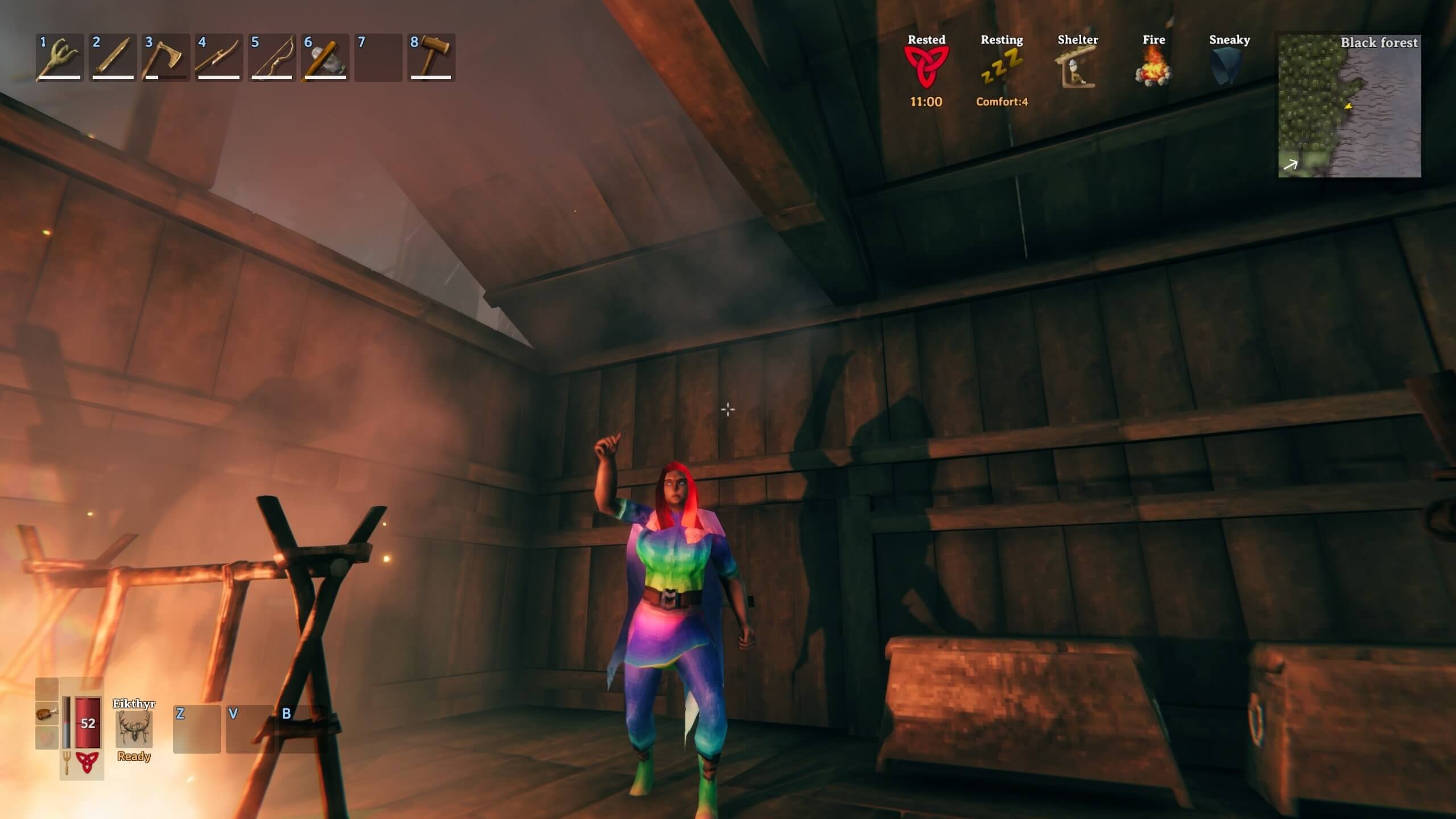1456x819 pixels.
Task: Activate the Eikthyr forsaken power icon
Action: point(134,729)
